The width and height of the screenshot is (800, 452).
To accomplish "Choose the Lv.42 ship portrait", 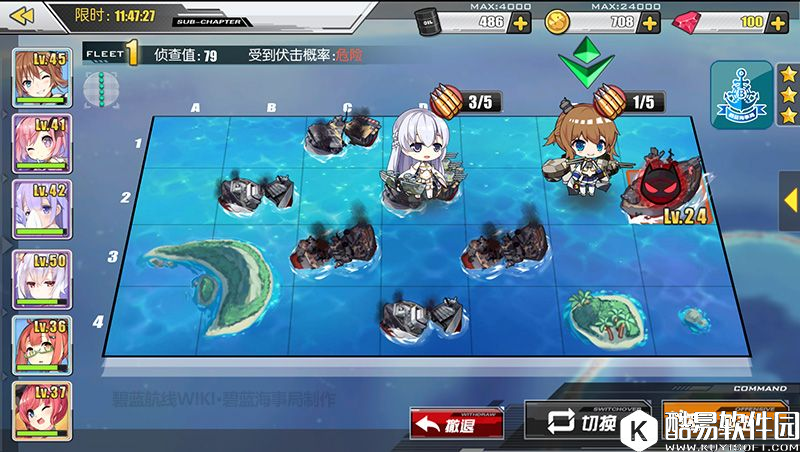I will tap(40, 210).
